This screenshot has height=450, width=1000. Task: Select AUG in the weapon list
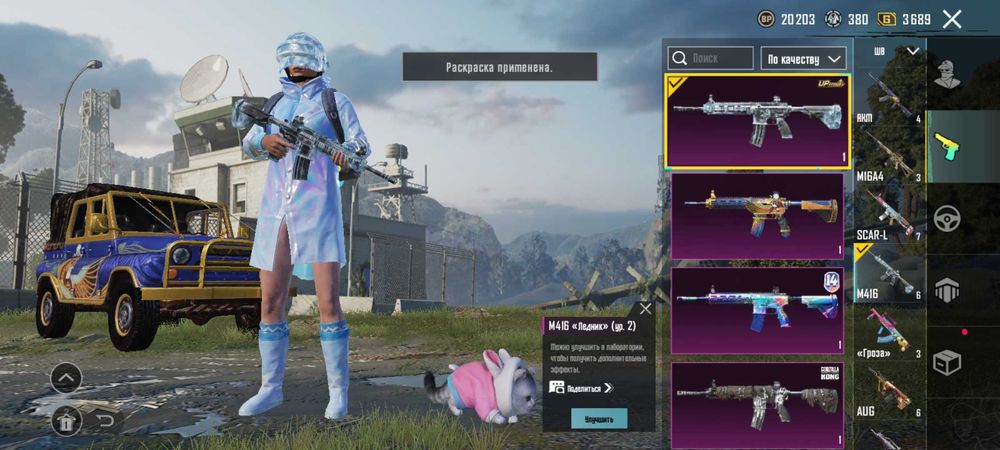tap(888, 392)
